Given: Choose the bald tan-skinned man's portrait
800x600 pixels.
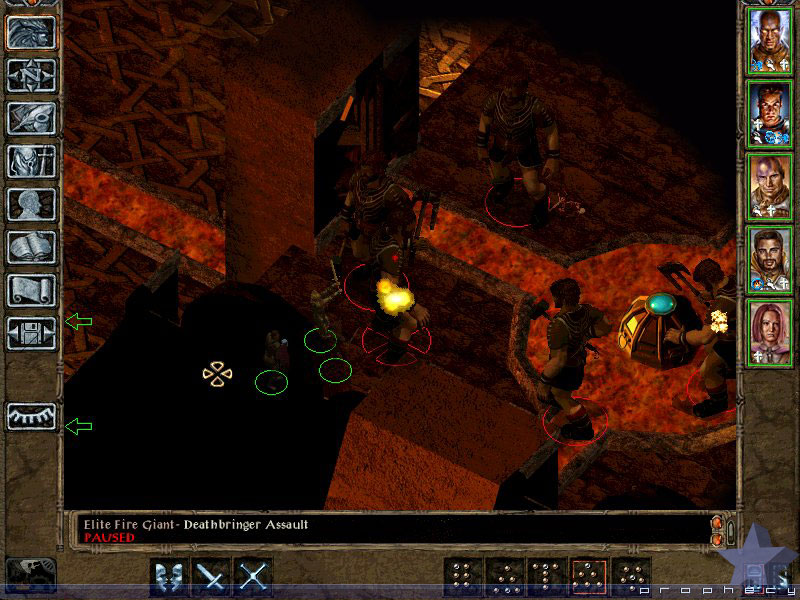Looking at the screenshot, I should [x=770, y=185].
